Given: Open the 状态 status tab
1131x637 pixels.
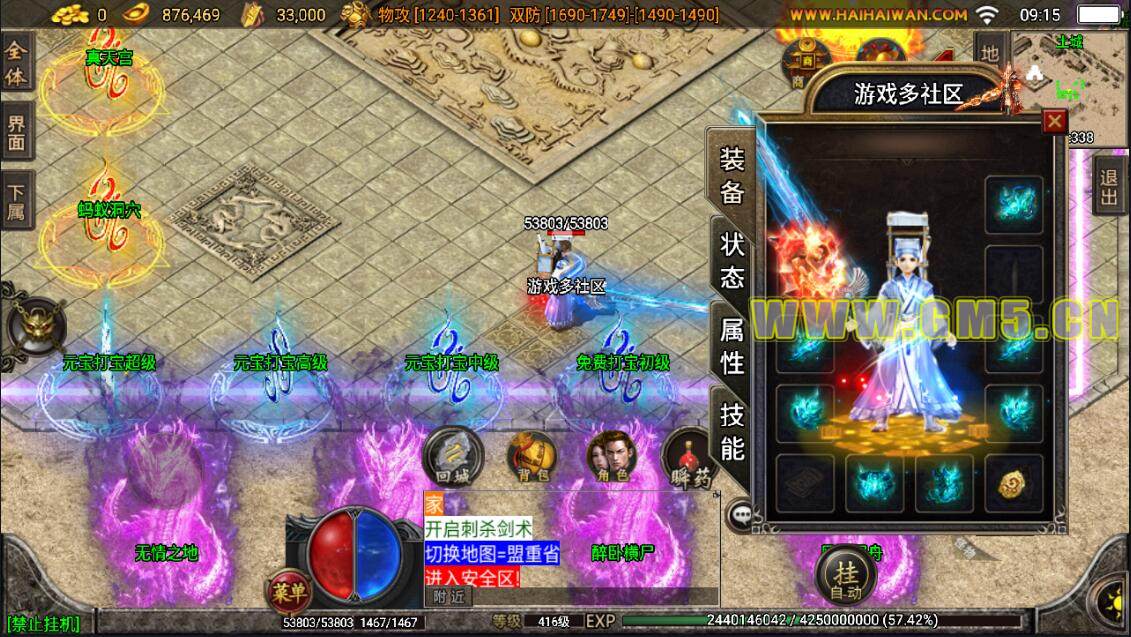Looking at the screenshot, I should click(x=731, y=260).
